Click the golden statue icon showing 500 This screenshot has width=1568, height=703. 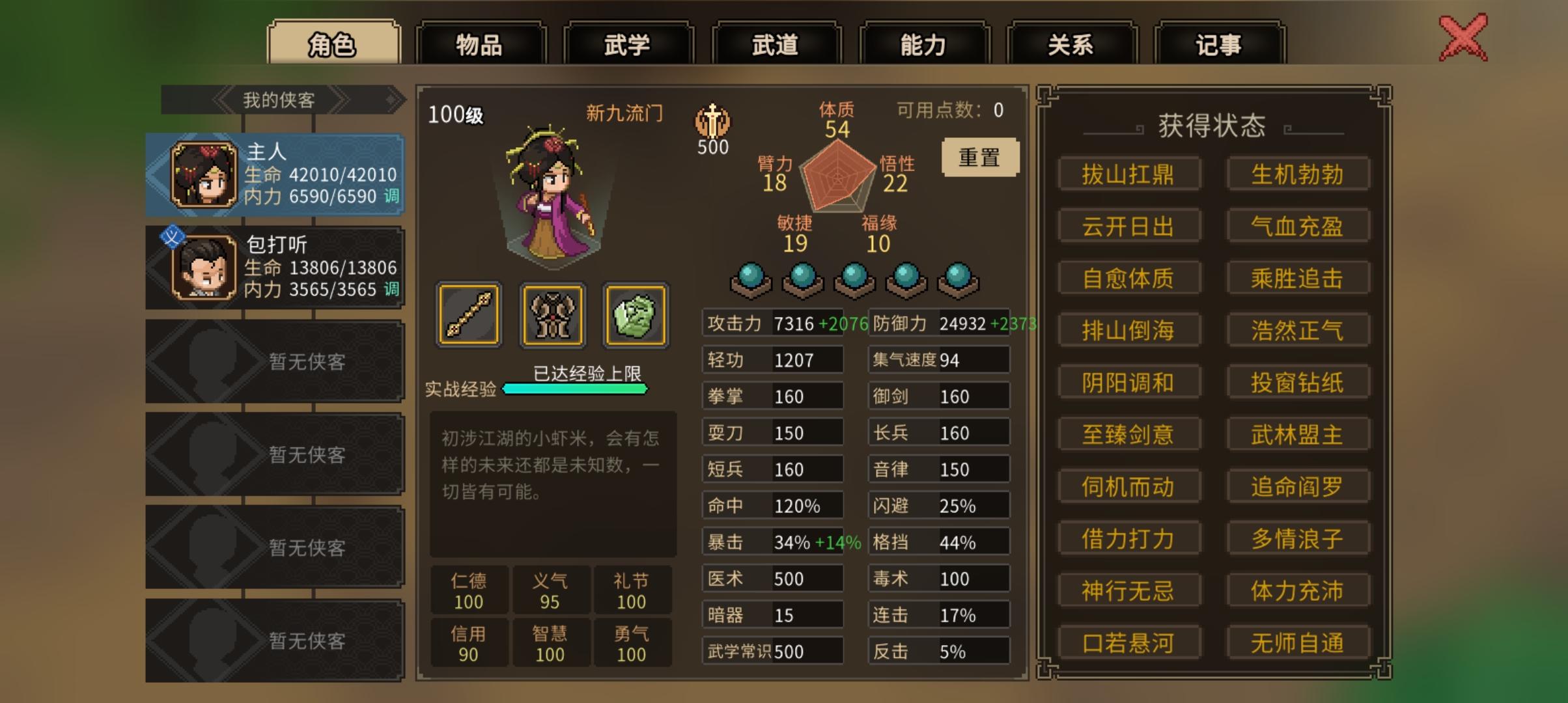click(714, 124)
